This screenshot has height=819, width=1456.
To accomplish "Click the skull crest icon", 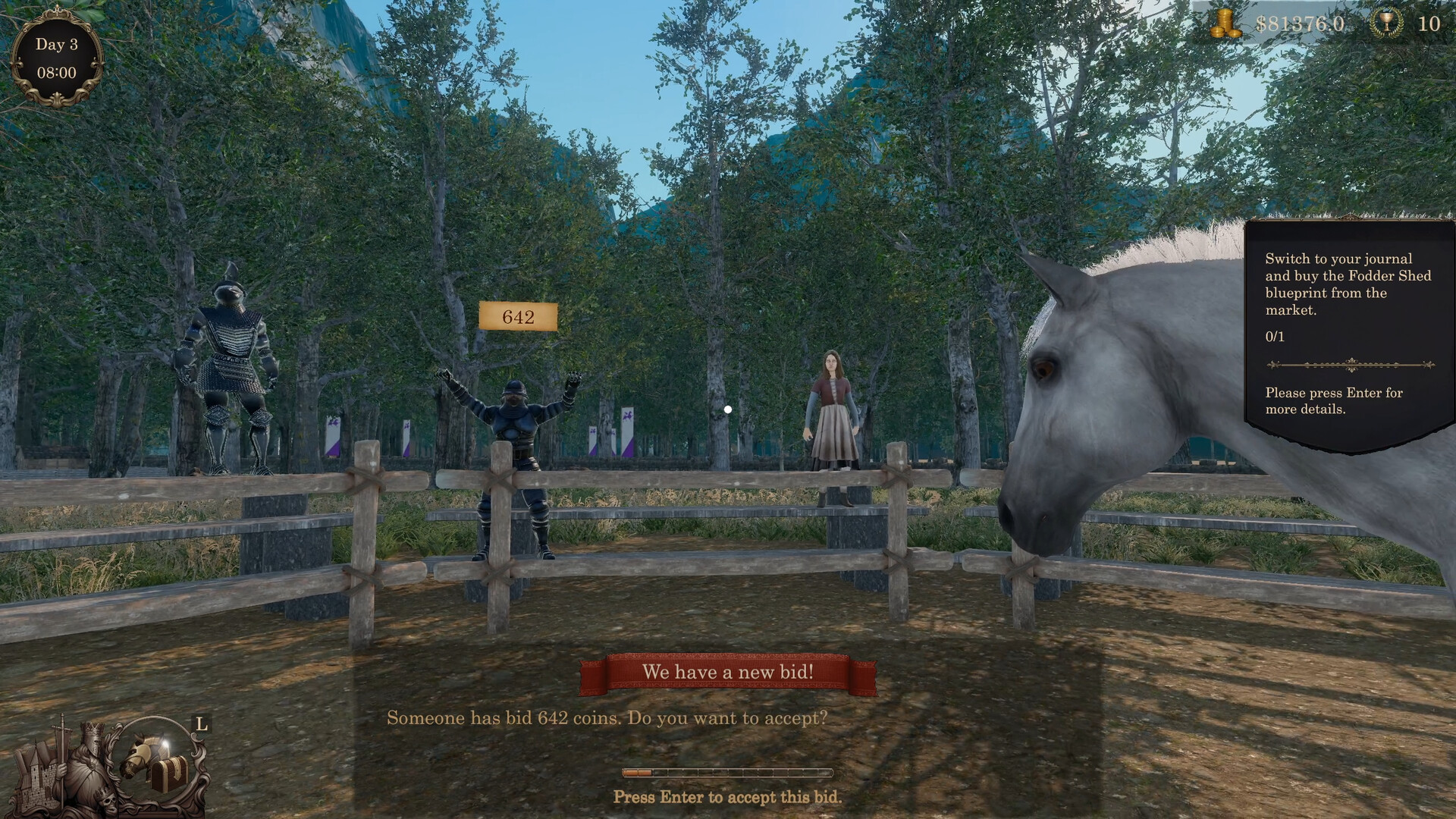I will [108, 802].
